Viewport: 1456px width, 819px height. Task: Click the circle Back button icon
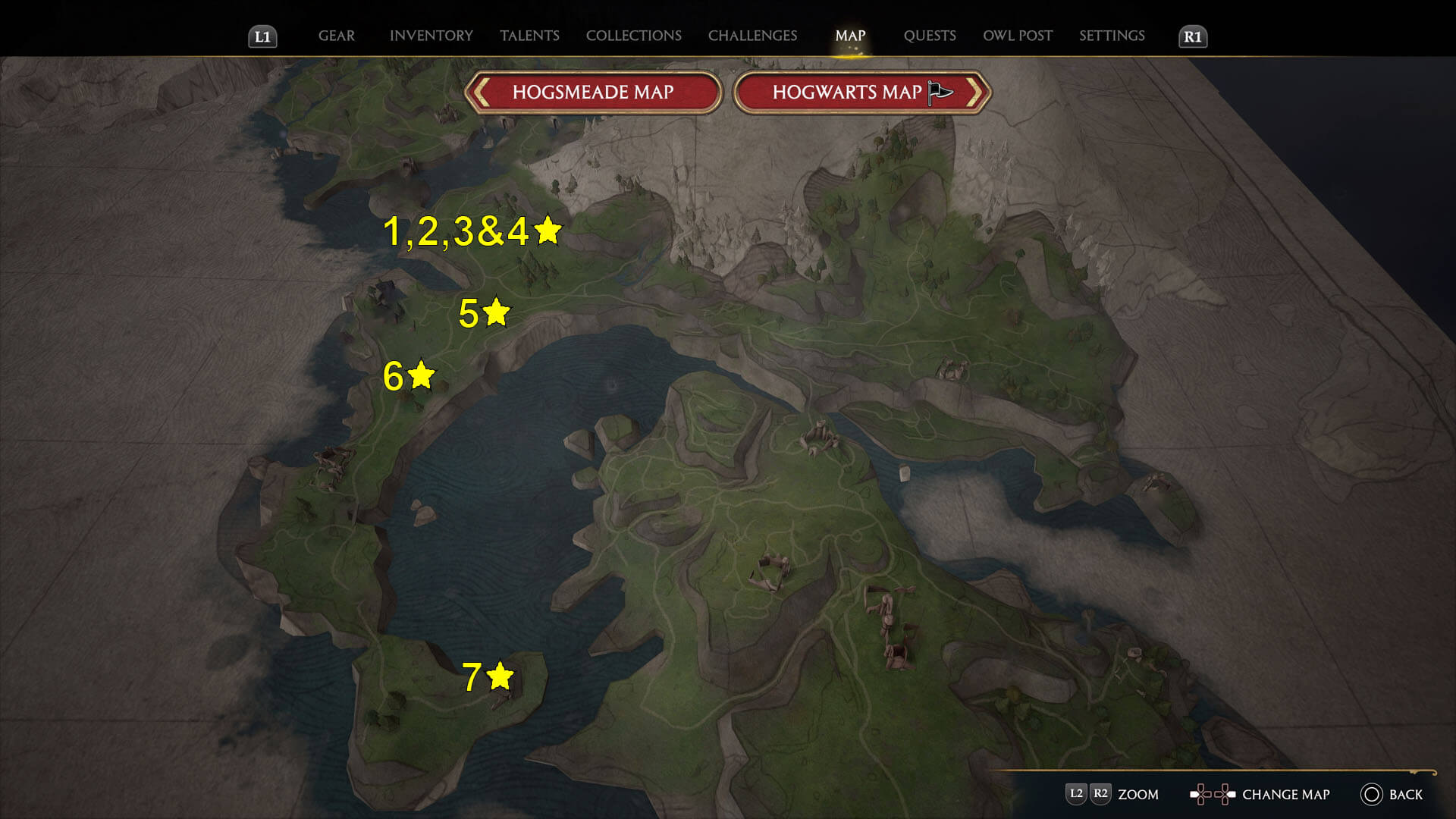pos(1370,795)
